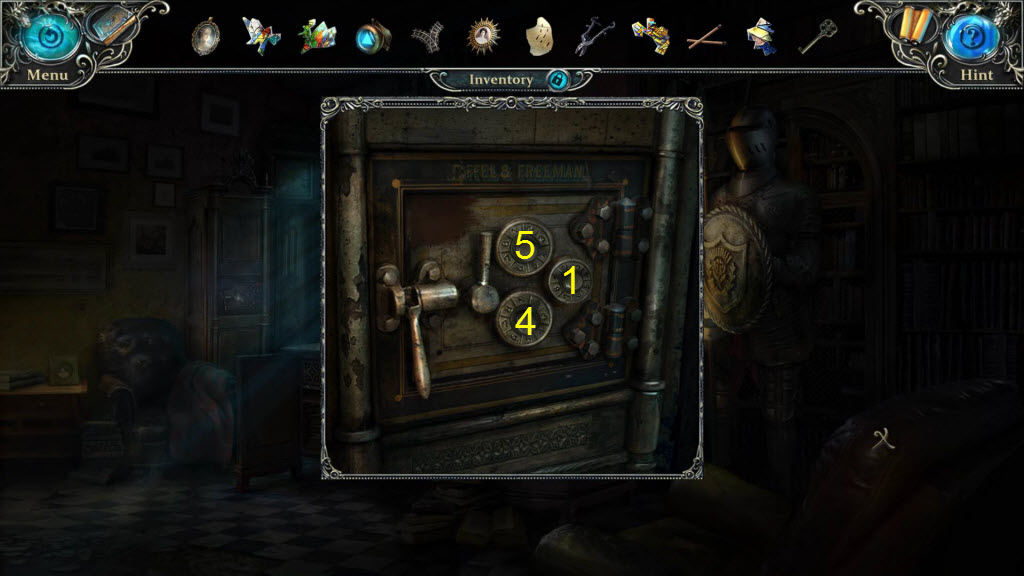This screenshot has height=576, width=1024.
Task: Select the metal tongs item
Action: 594,37
